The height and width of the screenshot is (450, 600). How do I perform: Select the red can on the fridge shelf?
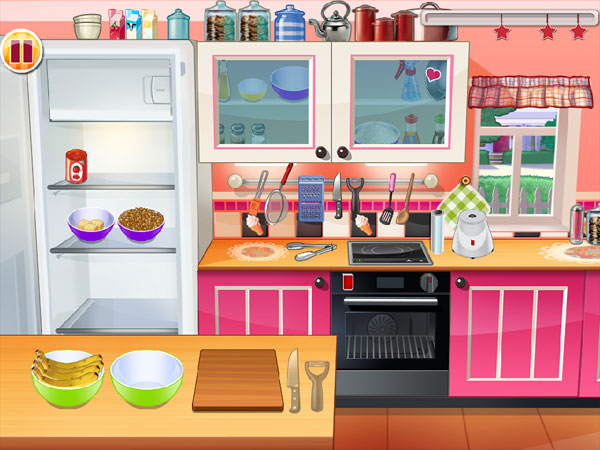coord(75,166)
